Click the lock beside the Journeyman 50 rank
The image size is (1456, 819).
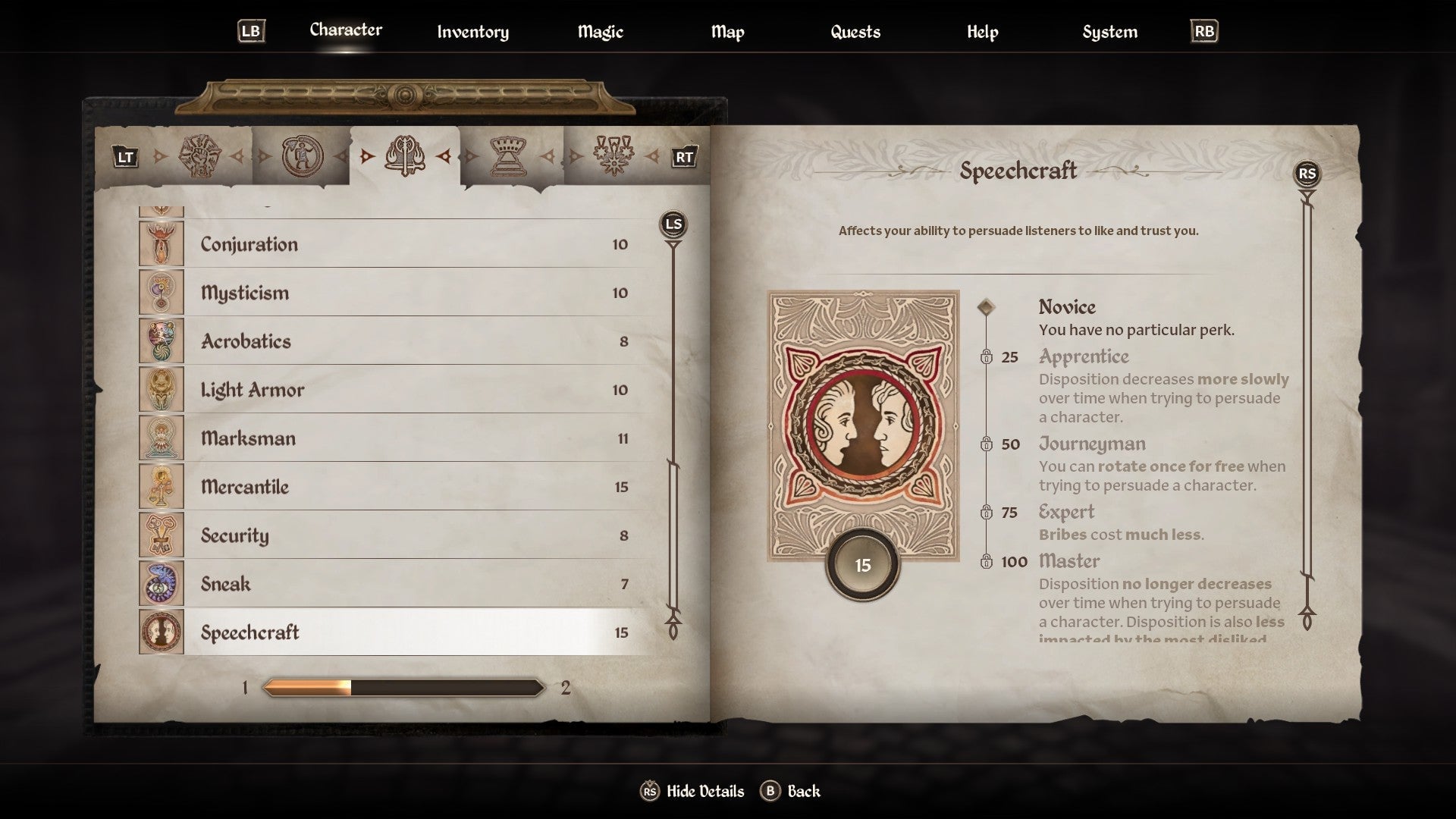[987, 444]
